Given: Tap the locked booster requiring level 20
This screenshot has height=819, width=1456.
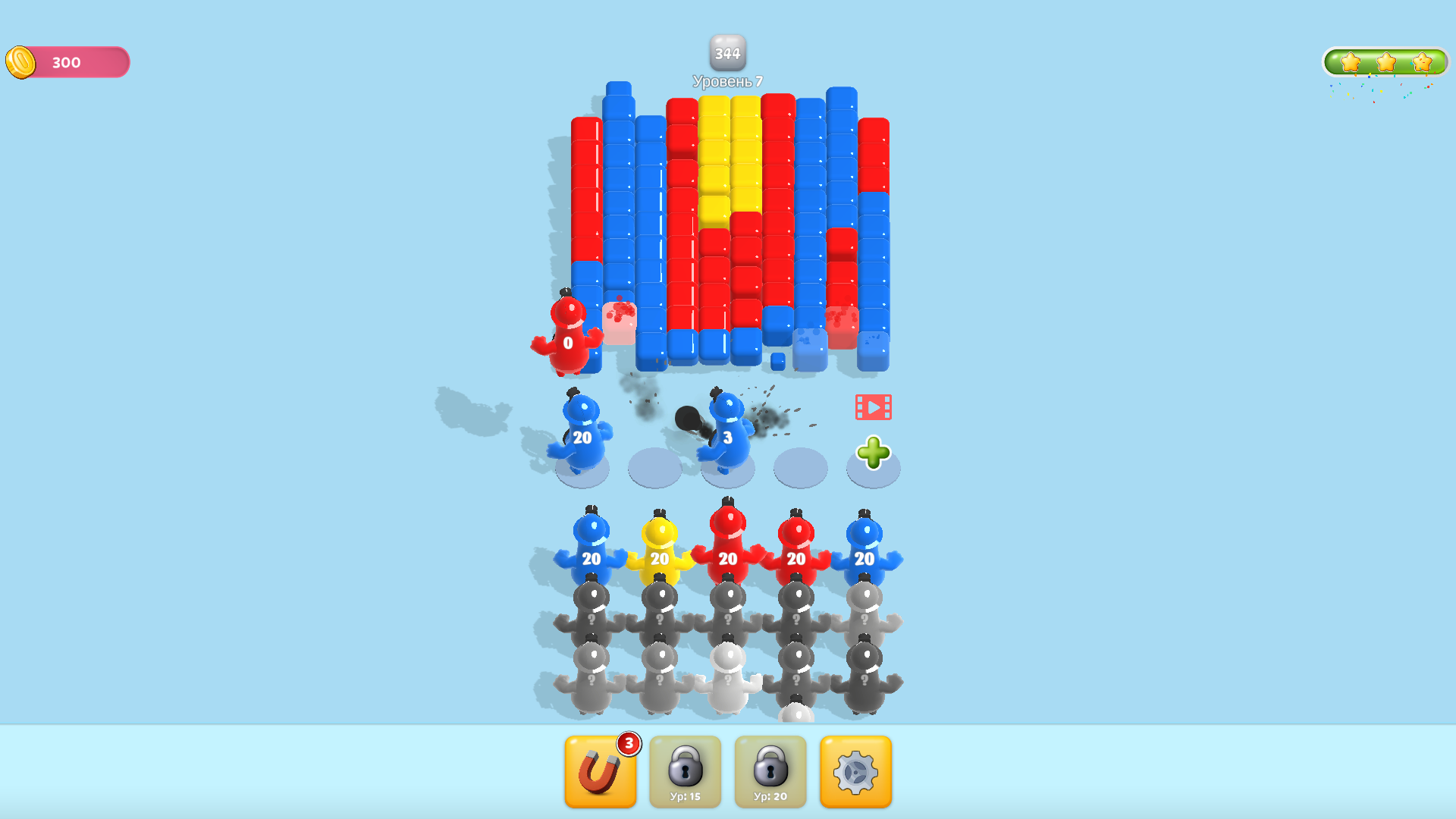Looking at the screenshot, I should coord(770,771).
